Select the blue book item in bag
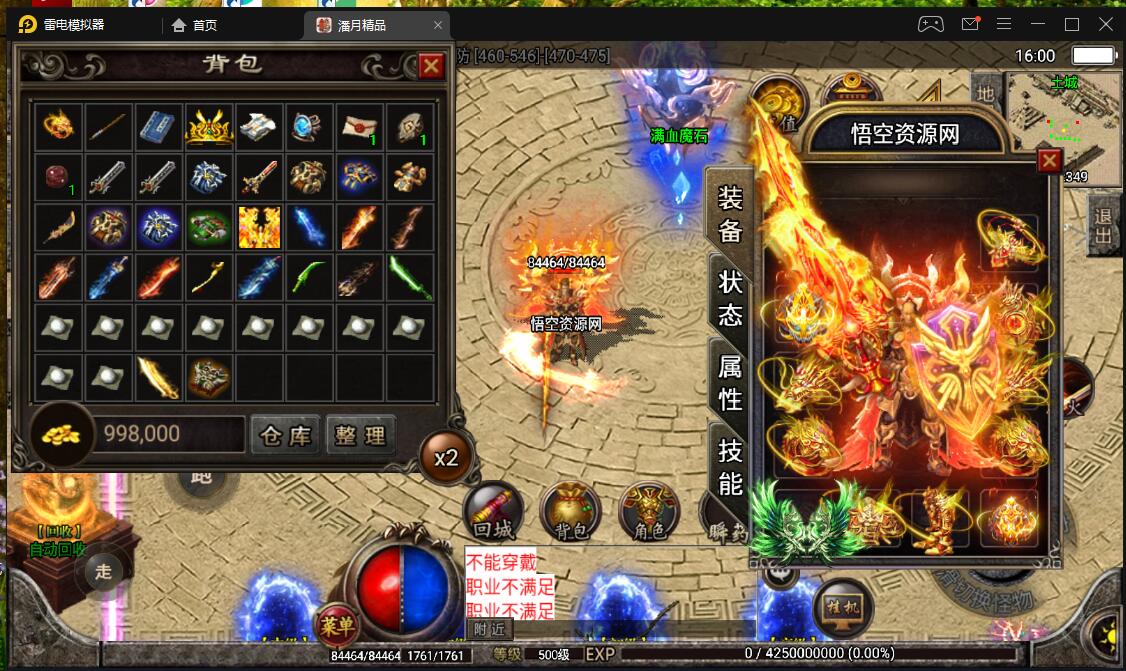 pyautogui.click(x=159, y=127)
